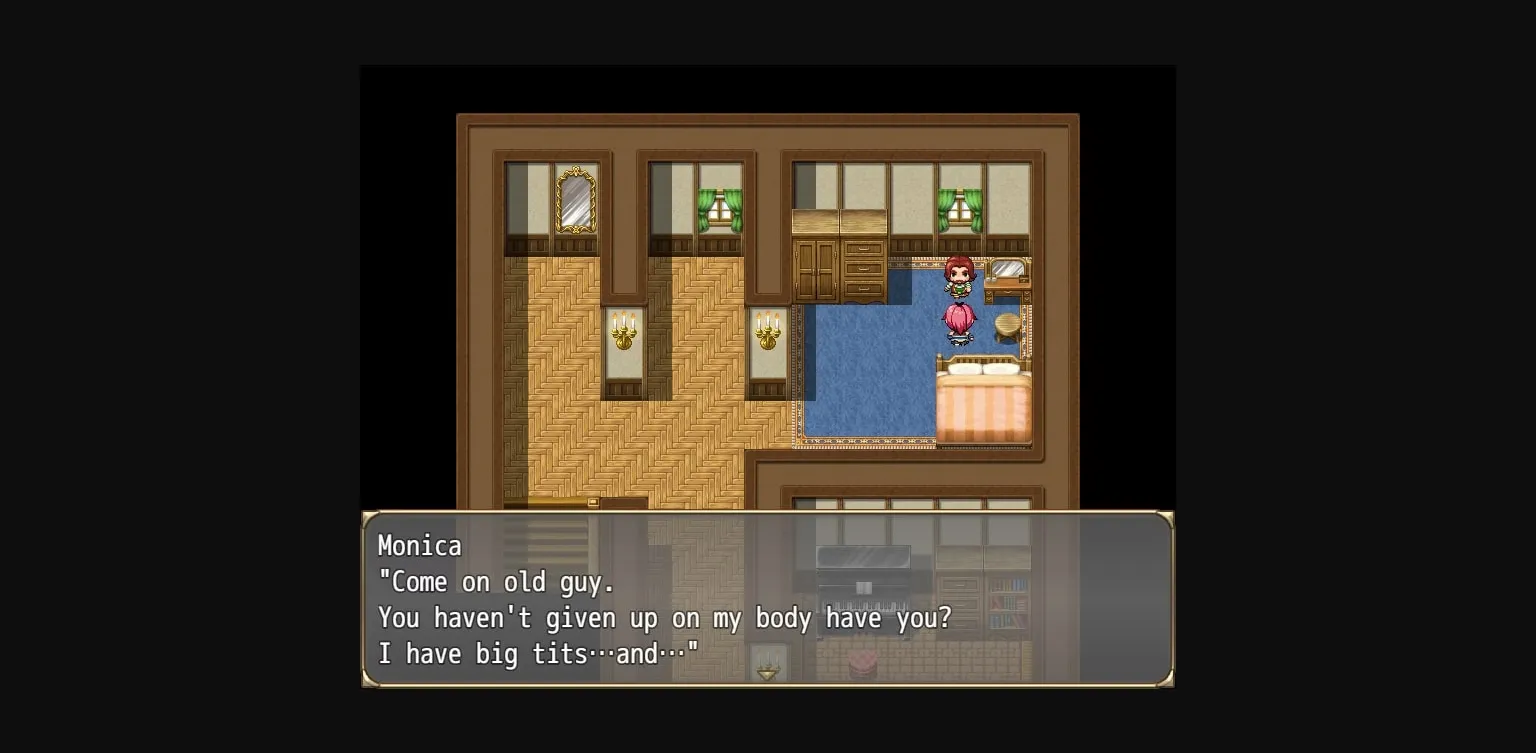Click the round wooden stool

pyautogui.click(x=1007, y=326)
